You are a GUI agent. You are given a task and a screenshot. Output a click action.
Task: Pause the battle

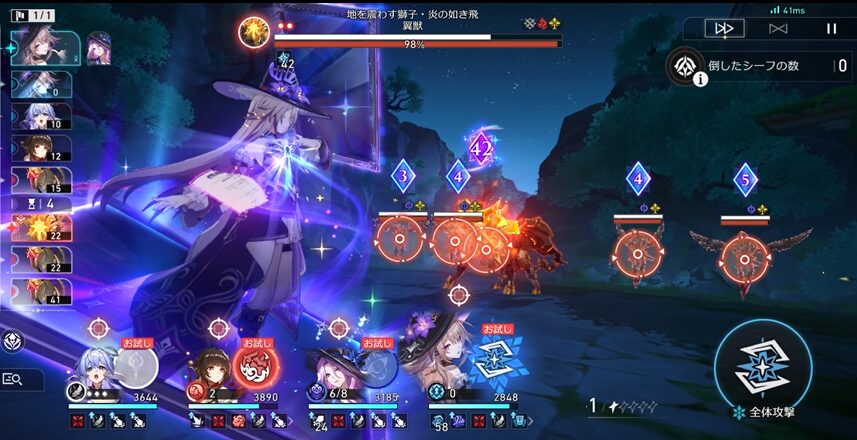[x=830, y=29]
